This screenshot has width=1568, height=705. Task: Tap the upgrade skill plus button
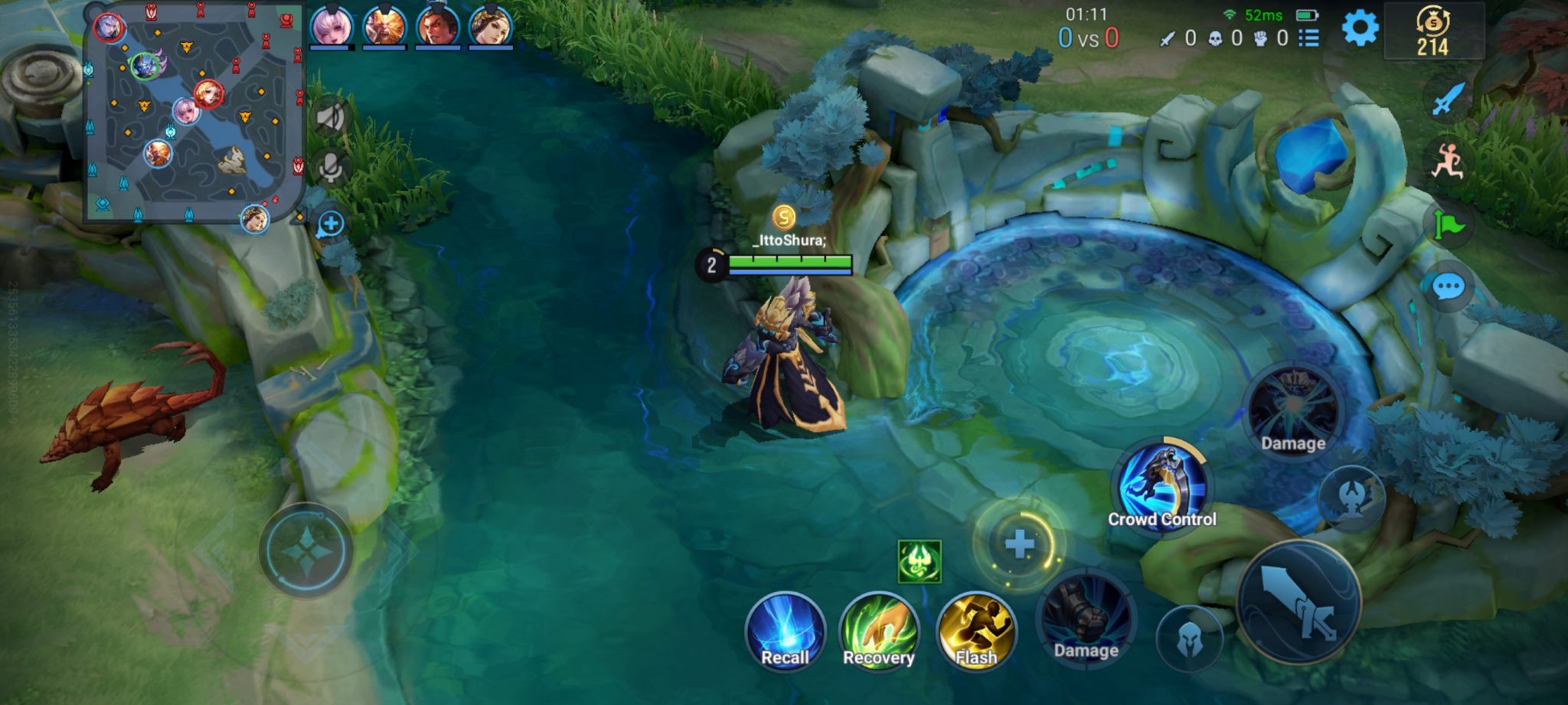[x=1019, y=544]
